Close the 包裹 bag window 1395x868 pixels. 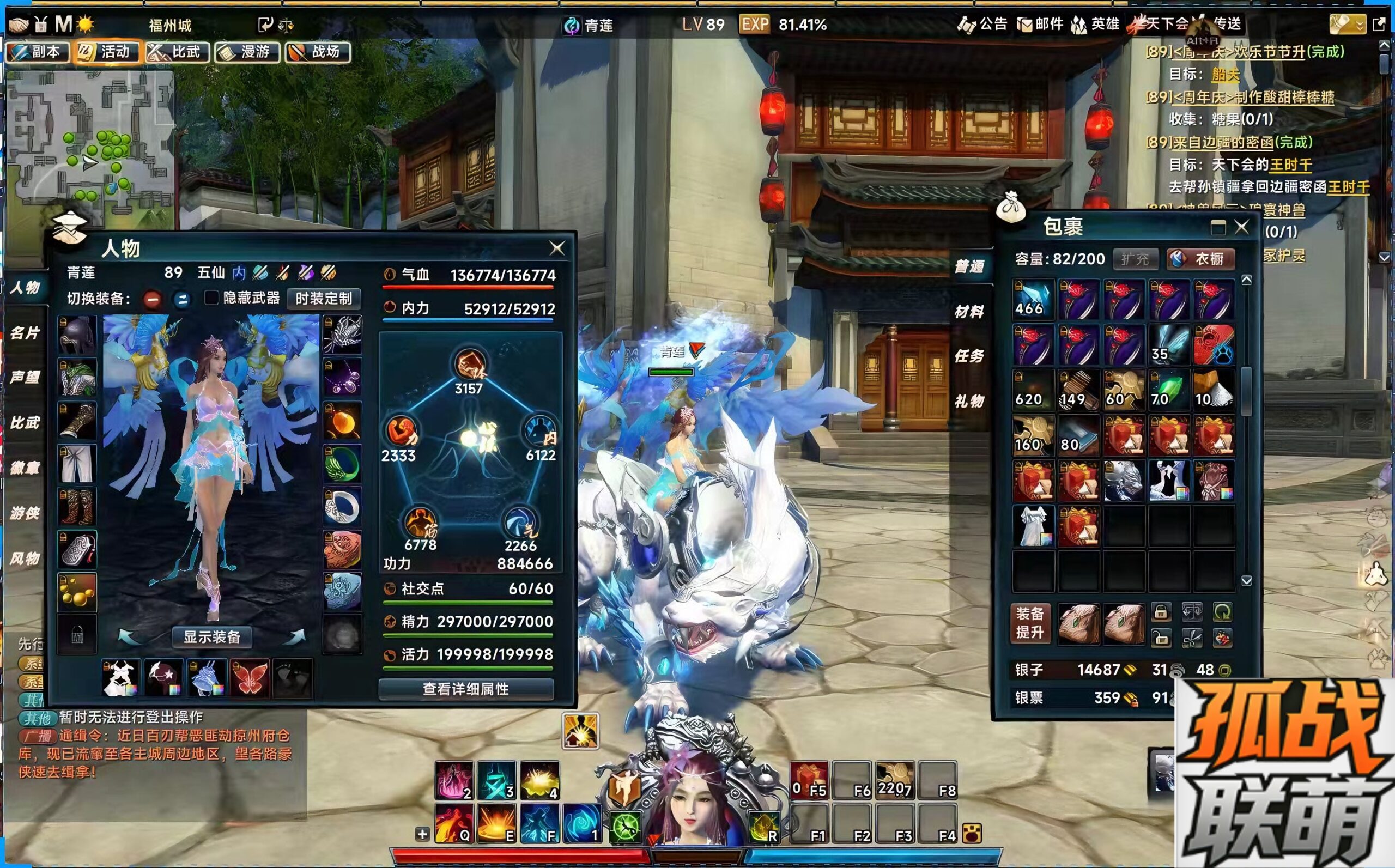click(1242, 227)
